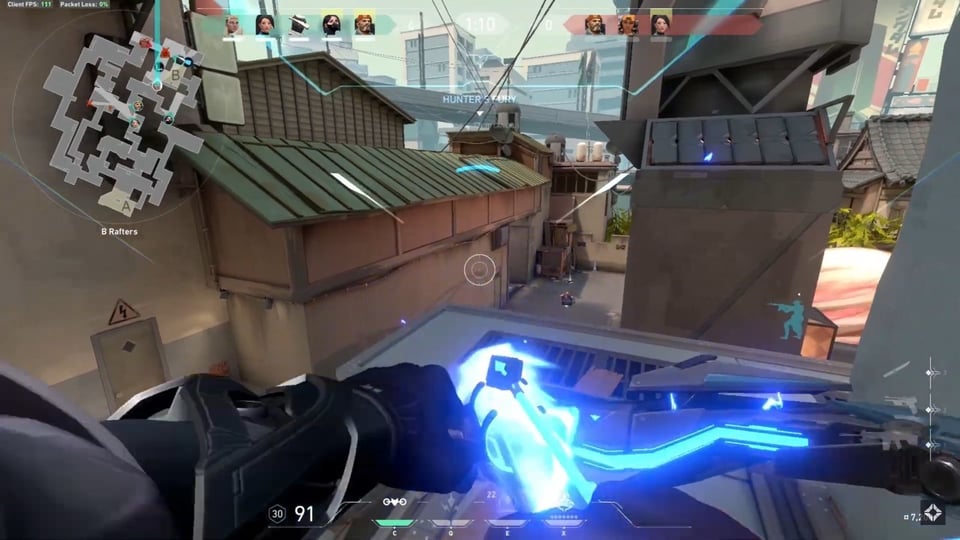
Task: Click the four-point star icon in the bottom-right corner
Action: (933, 513)
